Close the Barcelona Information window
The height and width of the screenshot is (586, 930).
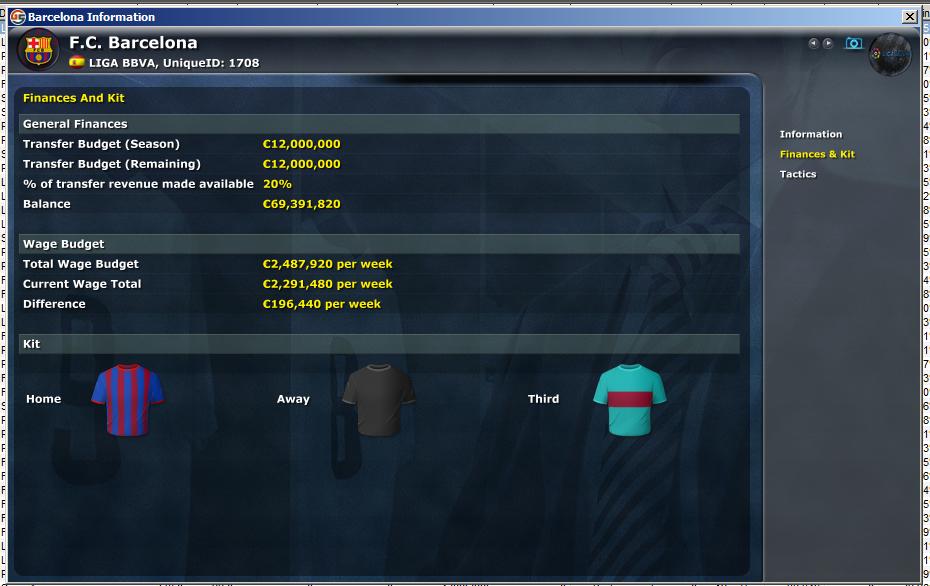click(909, 17)
